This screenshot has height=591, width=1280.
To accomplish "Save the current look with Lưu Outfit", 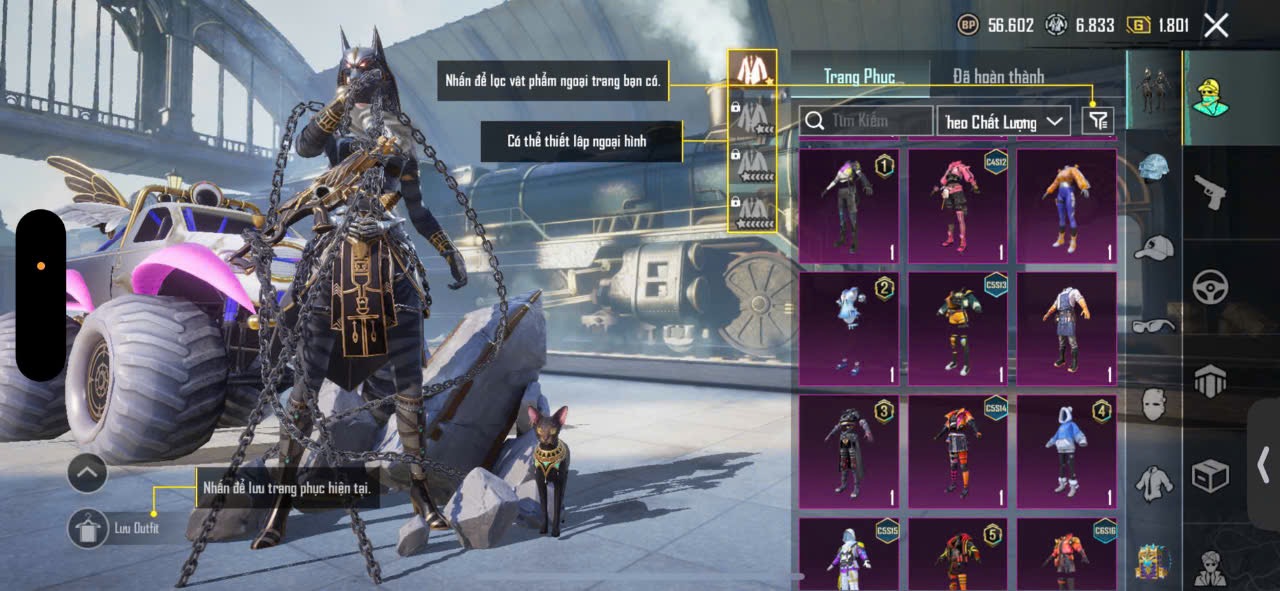I will [x=88, y=528].
